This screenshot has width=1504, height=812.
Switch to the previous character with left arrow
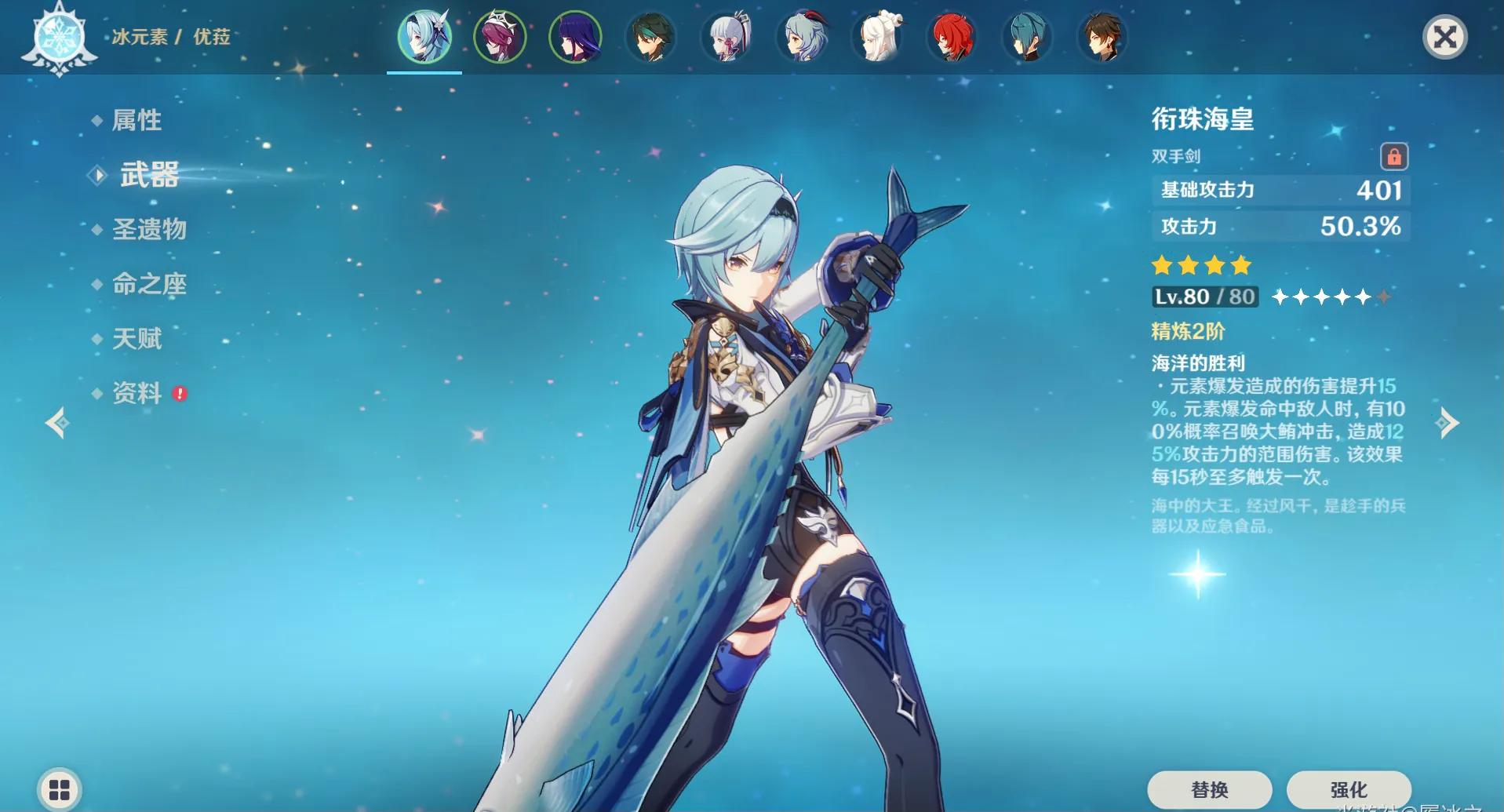(57, 423)
